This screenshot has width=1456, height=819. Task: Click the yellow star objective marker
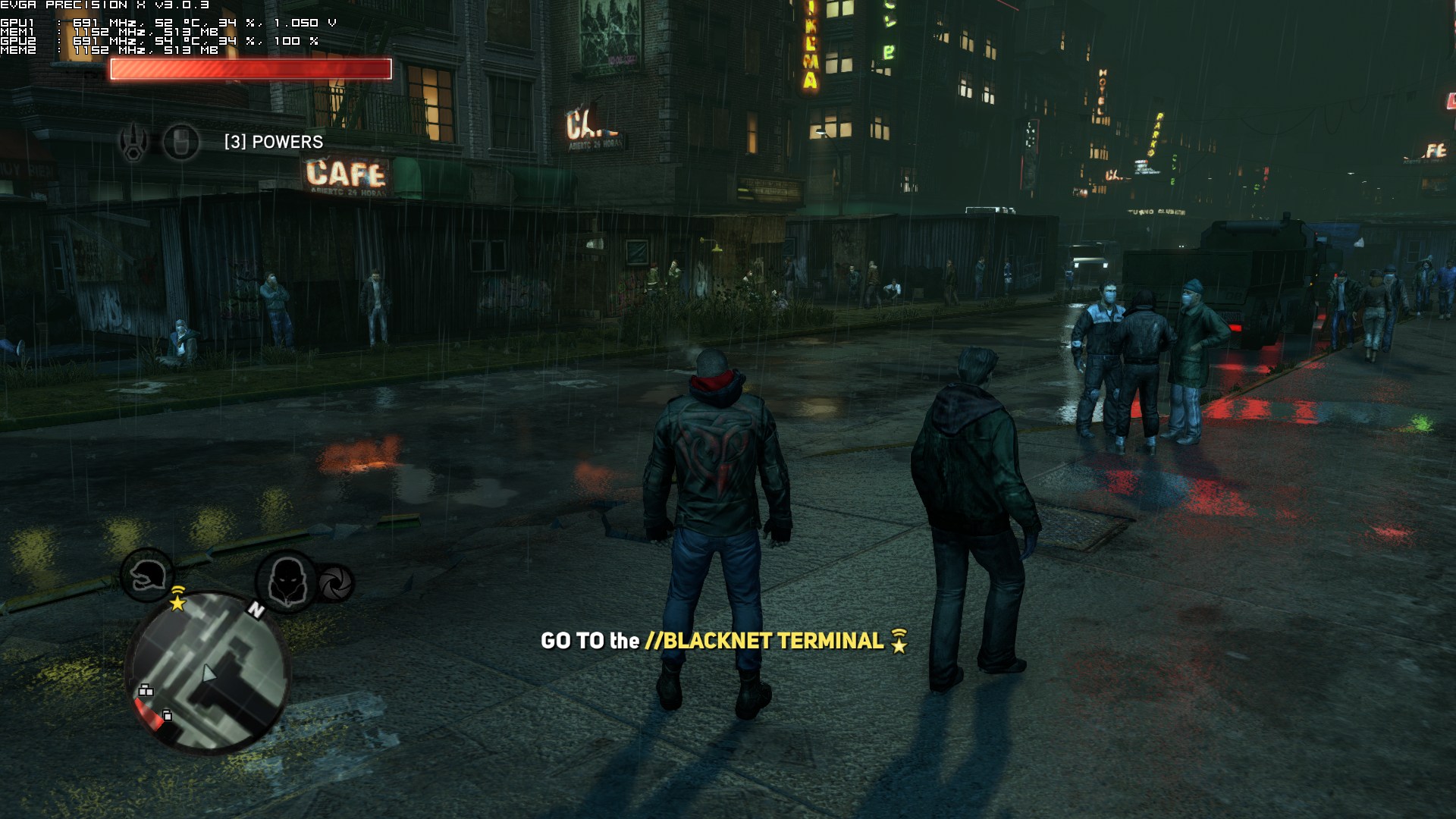click(177, 602)
